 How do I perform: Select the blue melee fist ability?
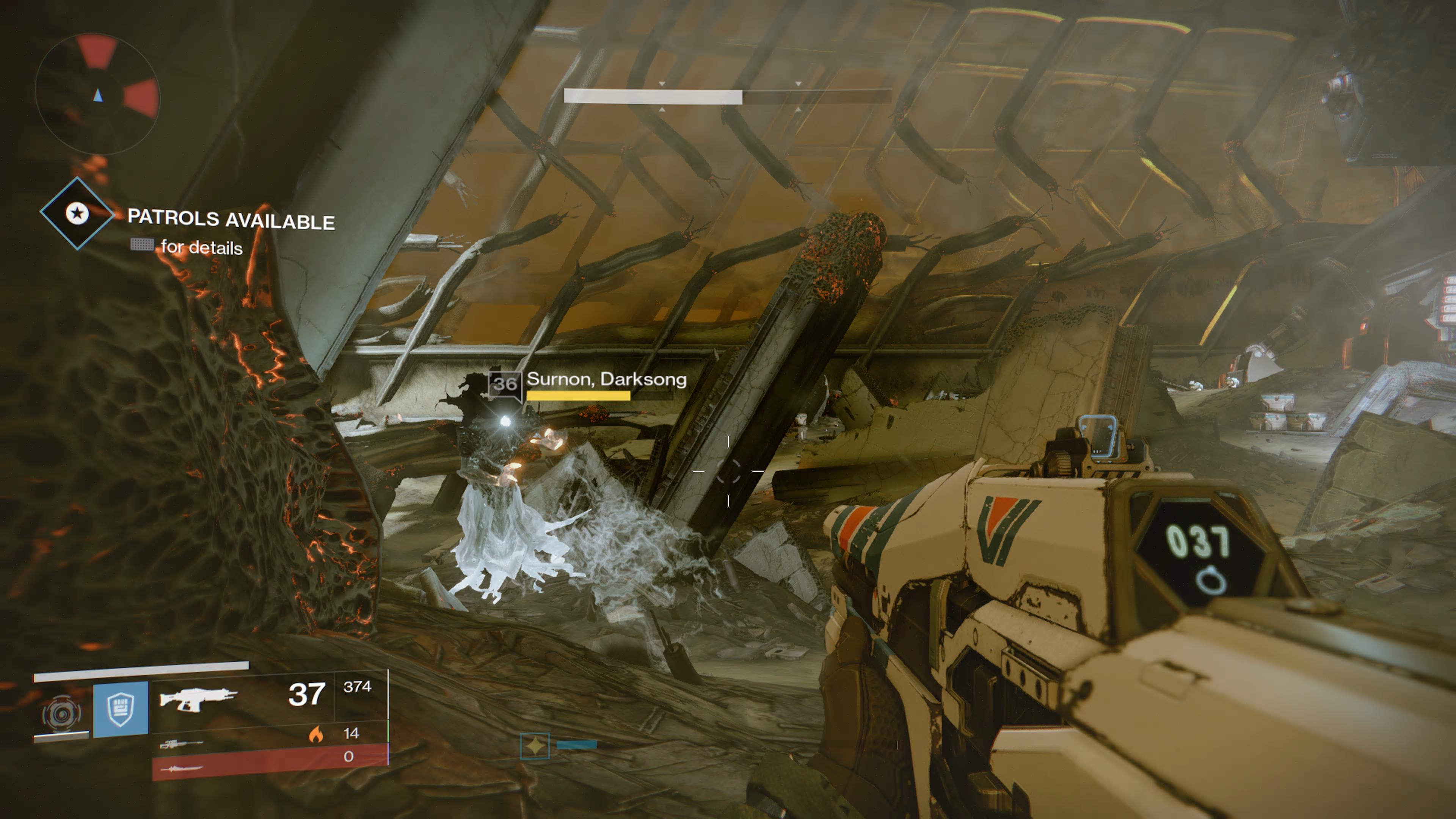121,709
